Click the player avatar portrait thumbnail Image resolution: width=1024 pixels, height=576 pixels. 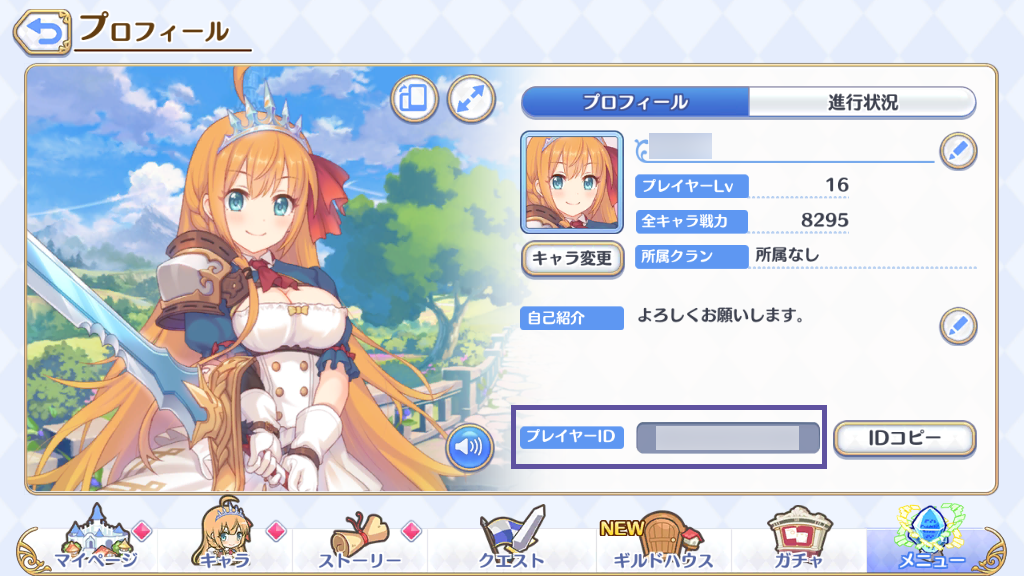(x=572, y=183)
